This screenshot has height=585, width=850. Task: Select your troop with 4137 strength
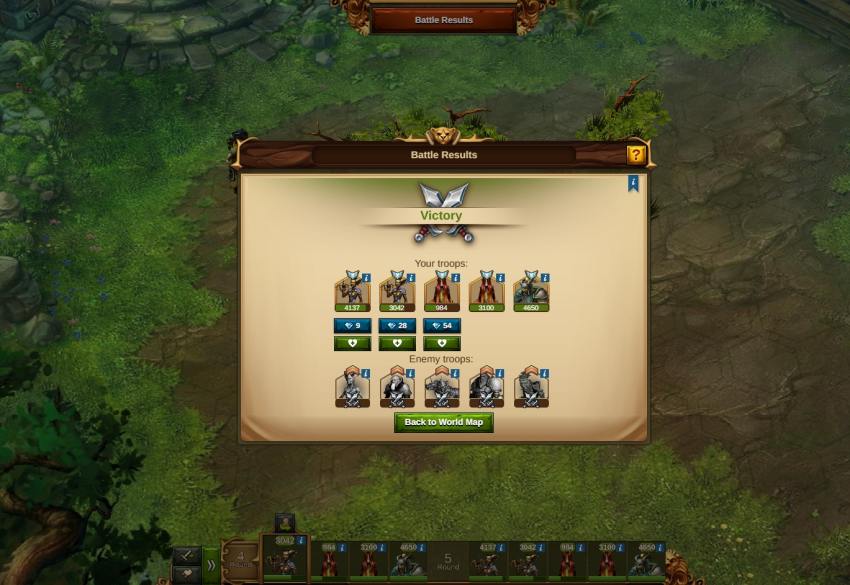click(352, 291)
